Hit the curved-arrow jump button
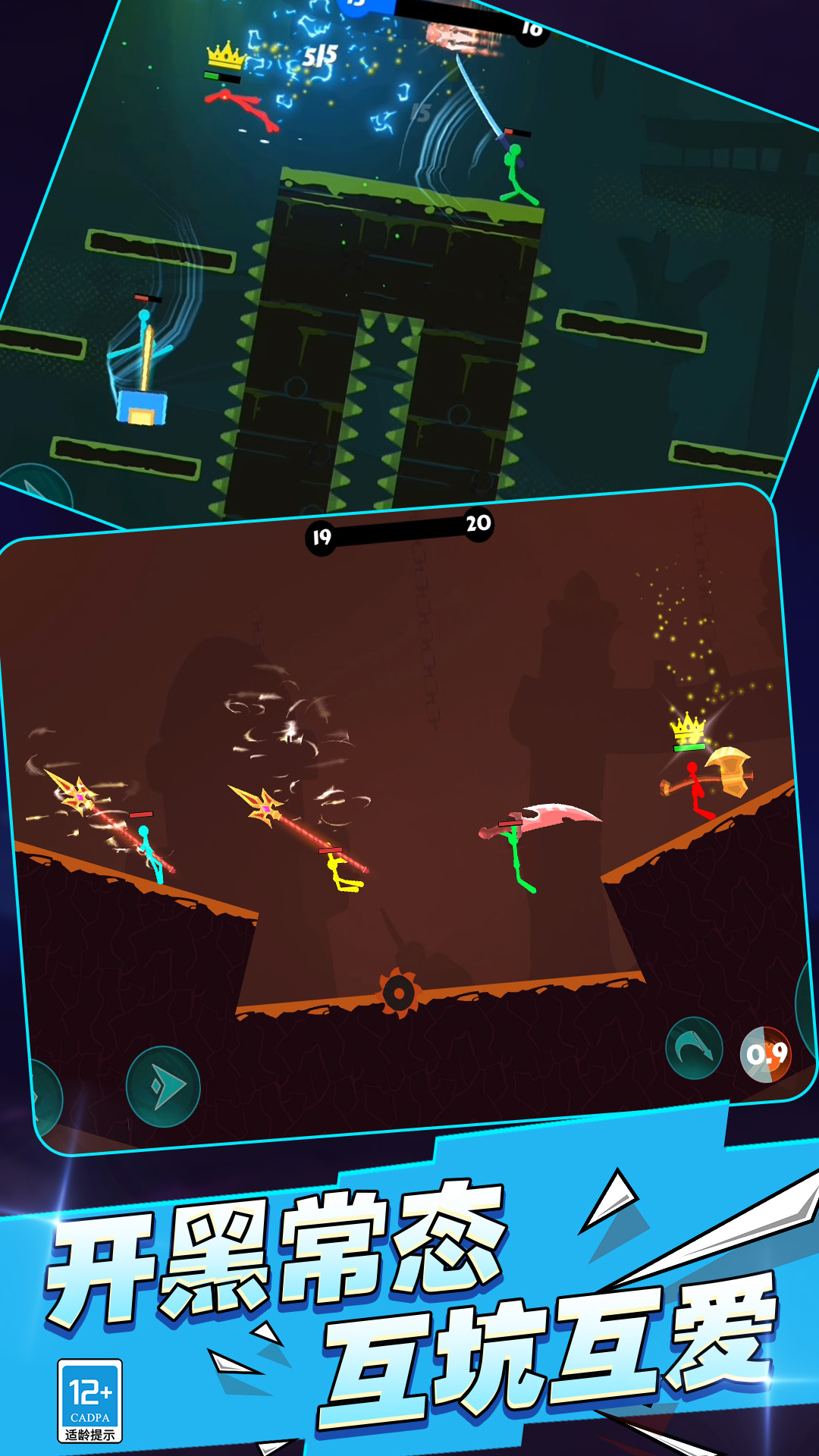Screen dimensions: 819x1456 [694, 1048]
